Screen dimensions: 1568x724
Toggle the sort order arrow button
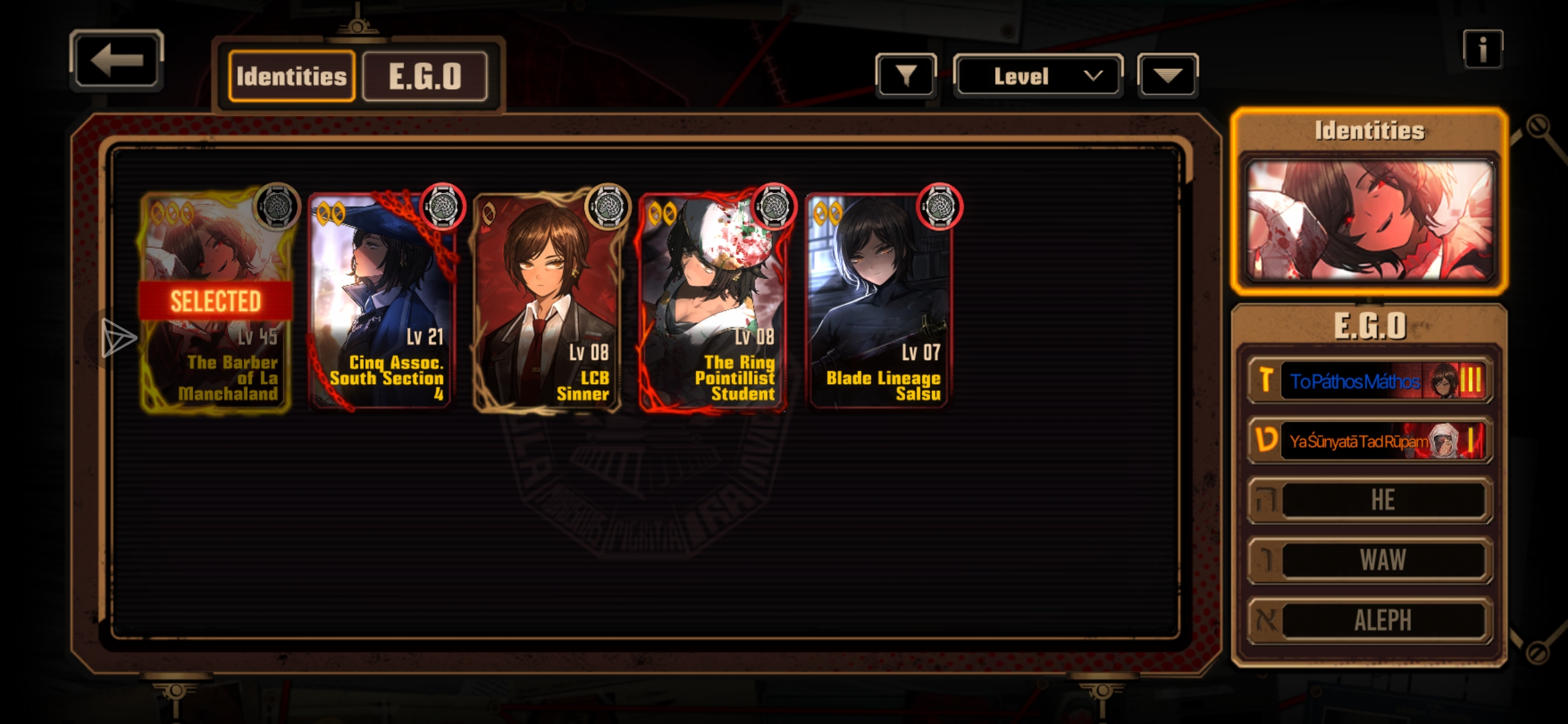[x=1167, y=76]
